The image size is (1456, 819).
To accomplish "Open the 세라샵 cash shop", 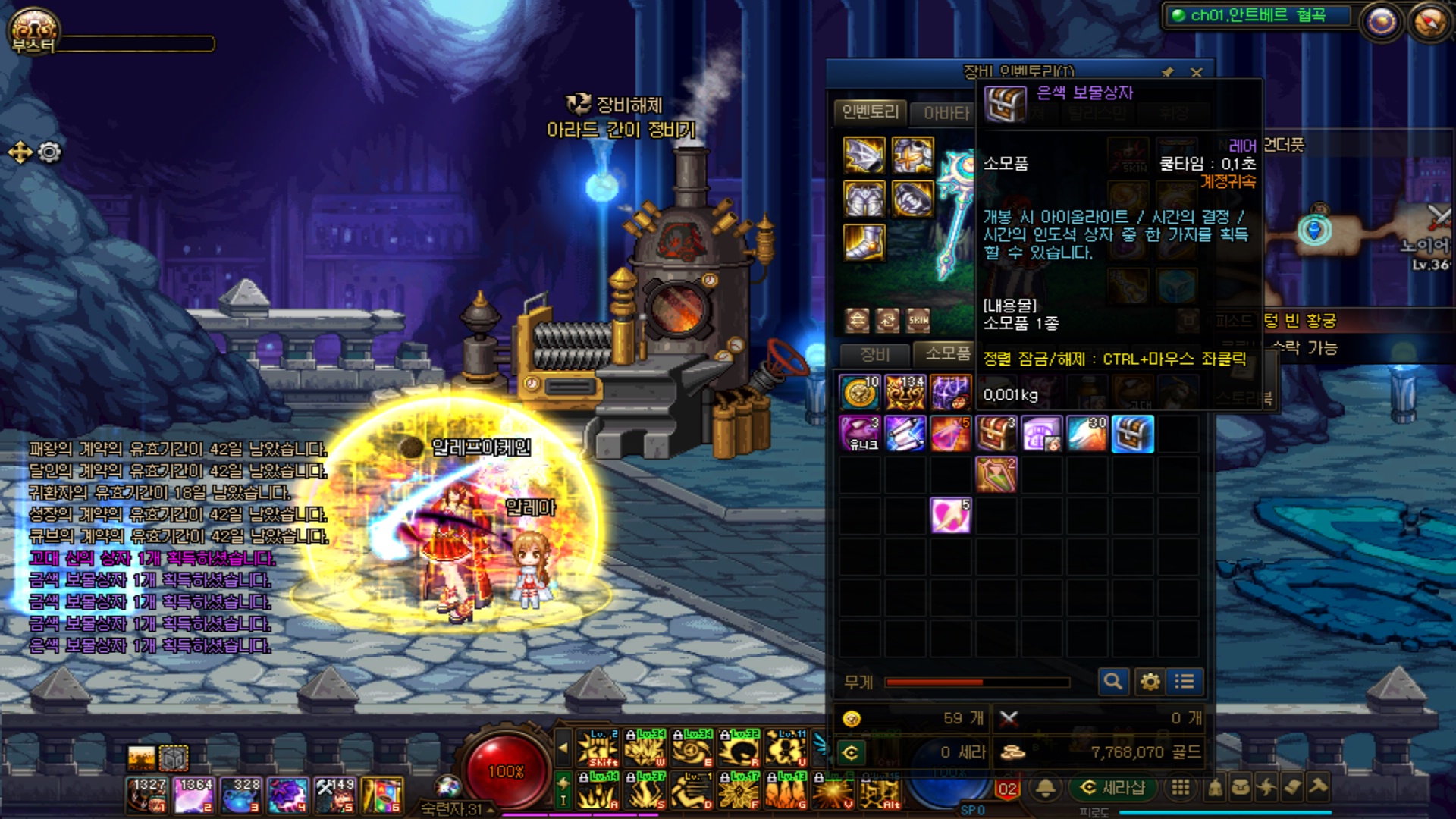I will [1112, 788].
